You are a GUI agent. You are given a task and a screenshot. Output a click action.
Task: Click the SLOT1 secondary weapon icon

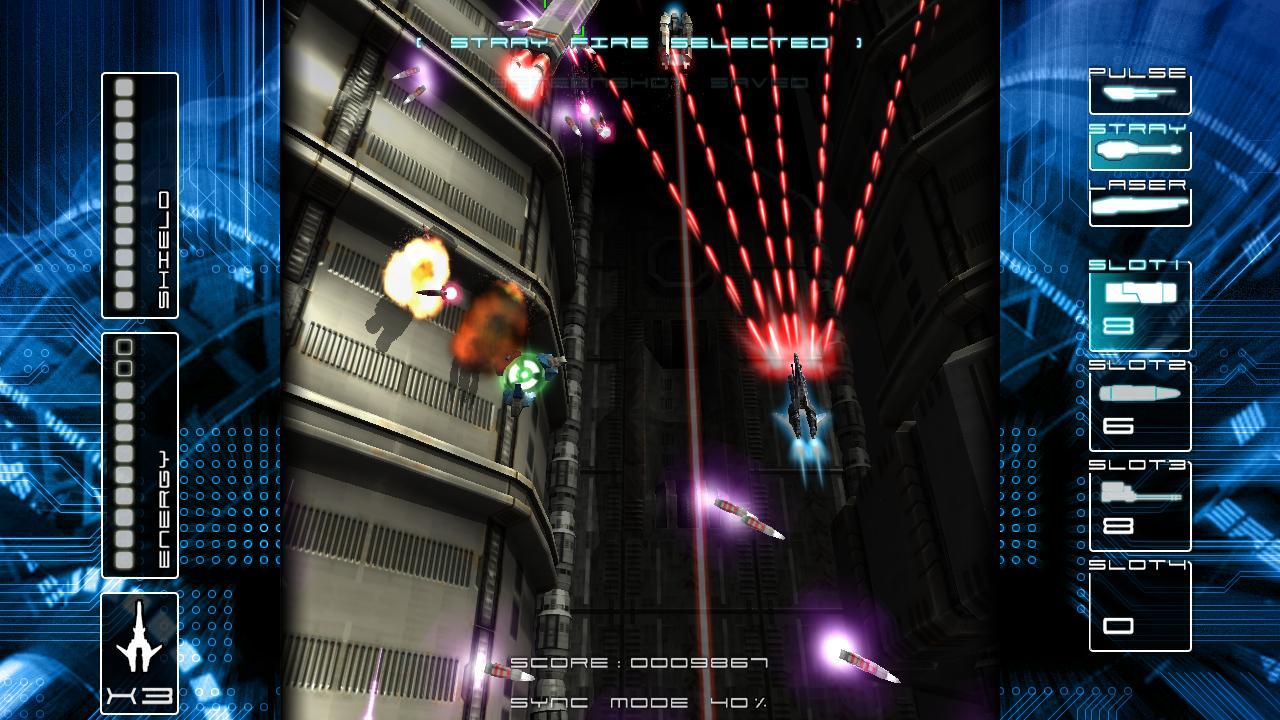click(x=1139, y=295)
